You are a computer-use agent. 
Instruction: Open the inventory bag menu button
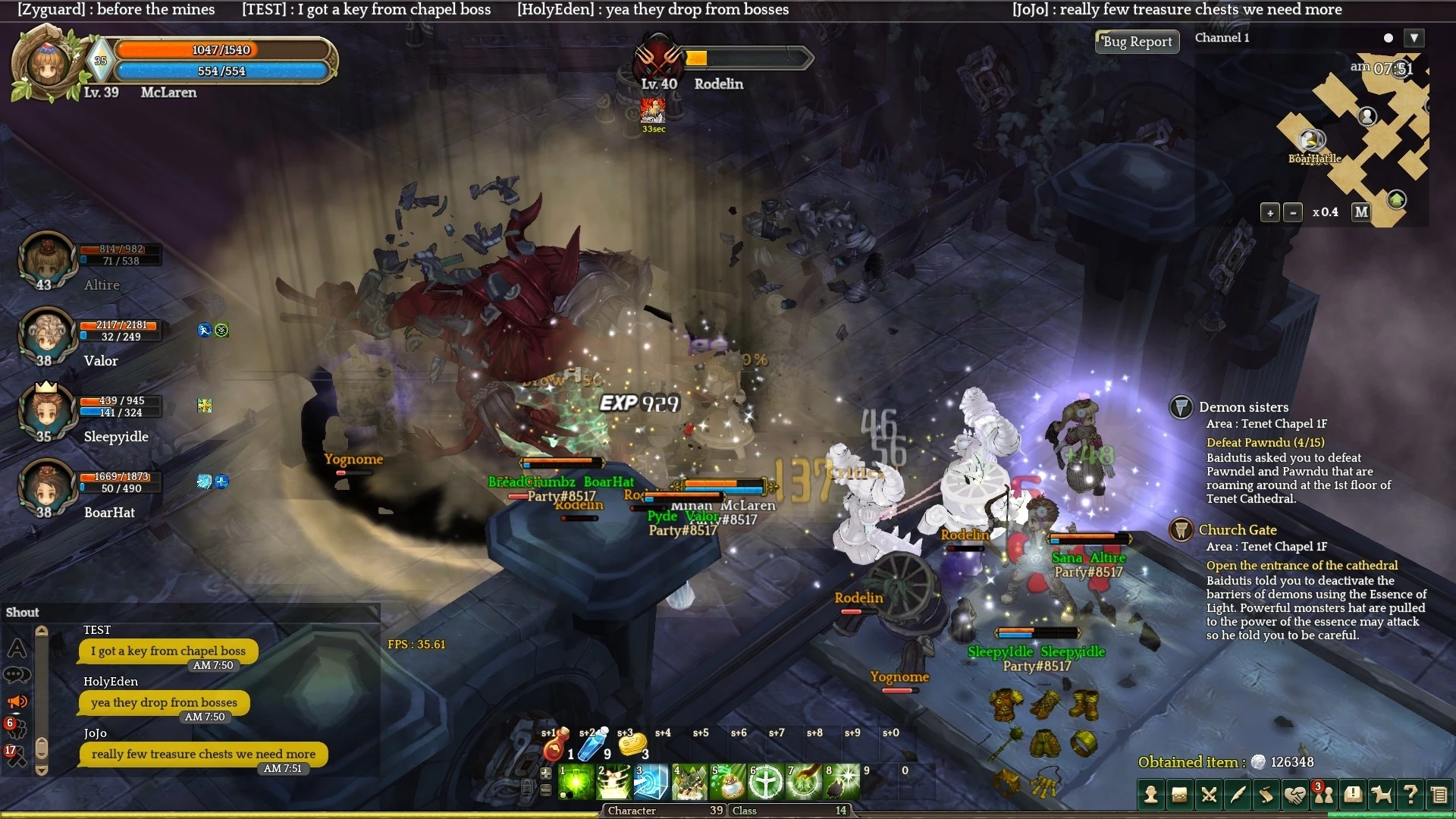tap(1179, 795)
